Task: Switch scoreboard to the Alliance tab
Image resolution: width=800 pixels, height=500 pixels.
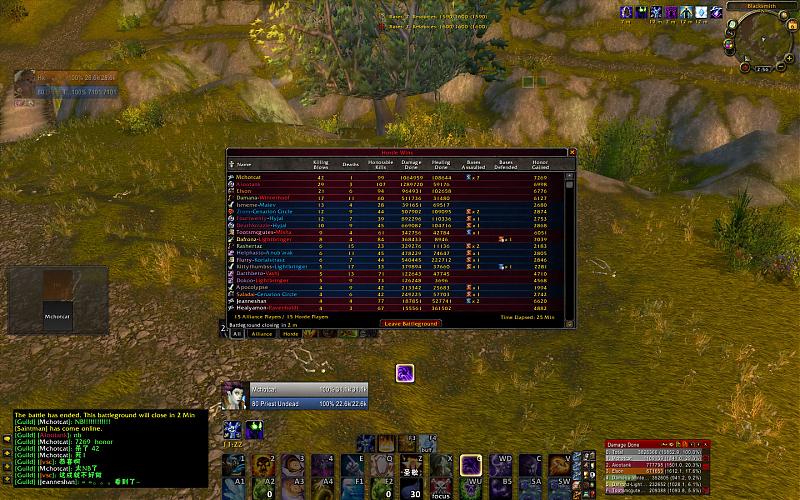Action: click(x=262, y=334)
